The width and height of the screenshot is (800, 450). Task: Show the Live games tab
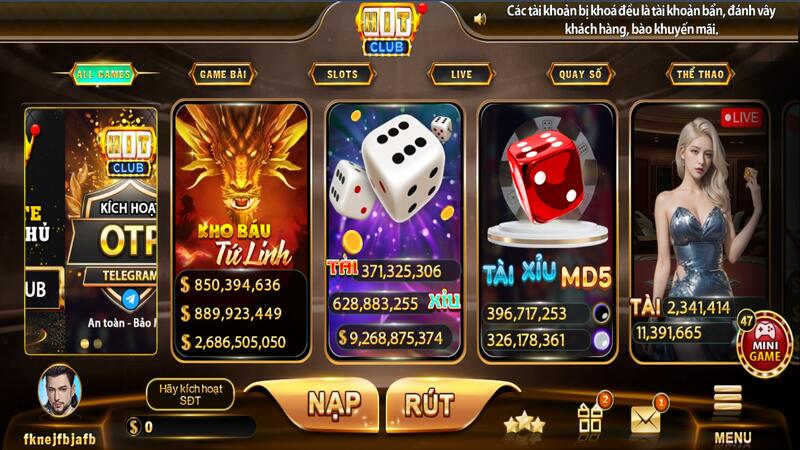tap(461, 74)
